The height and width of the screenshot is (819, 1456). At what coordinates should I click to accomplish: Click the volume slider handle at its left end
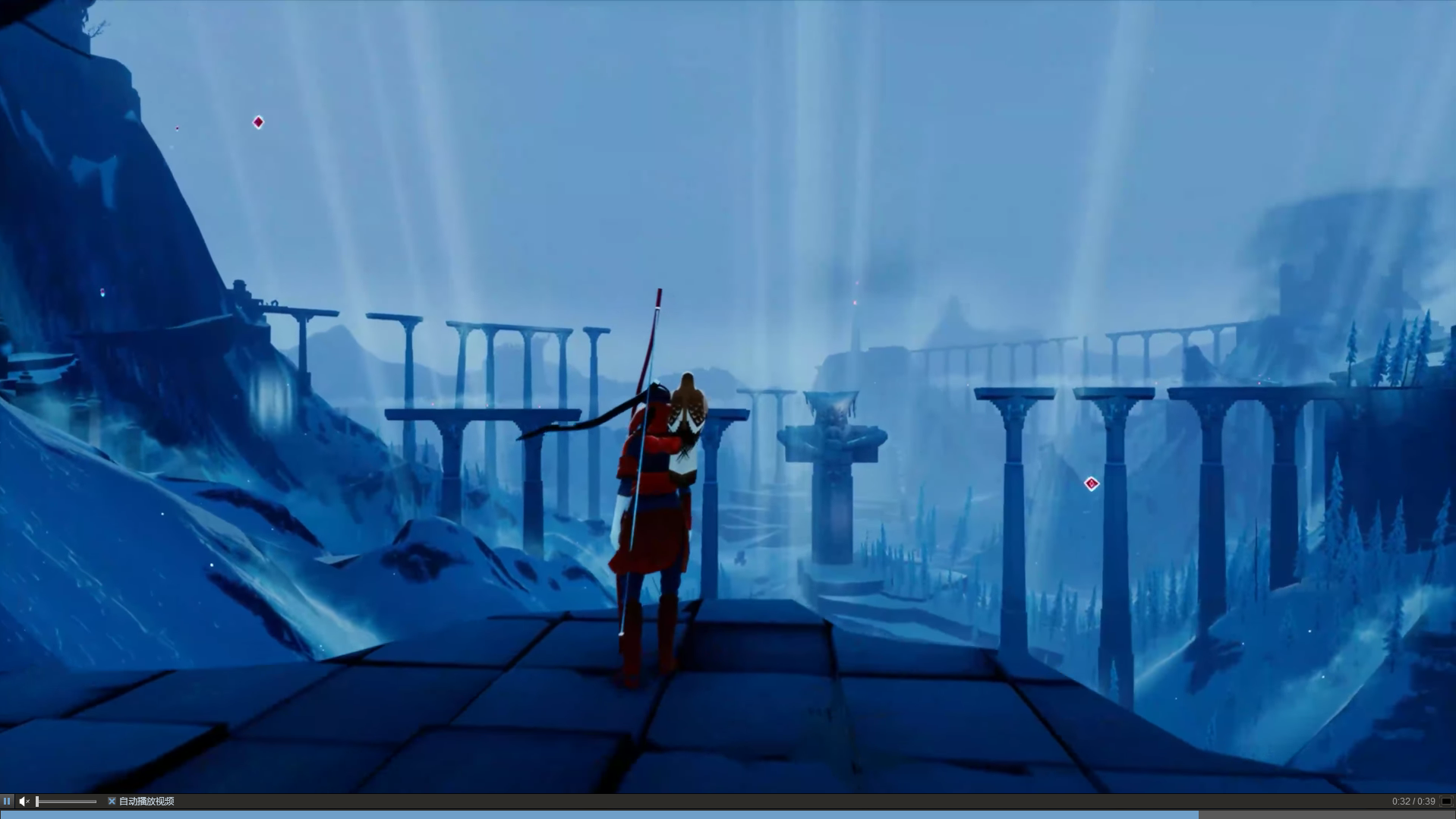pos(38,801)
